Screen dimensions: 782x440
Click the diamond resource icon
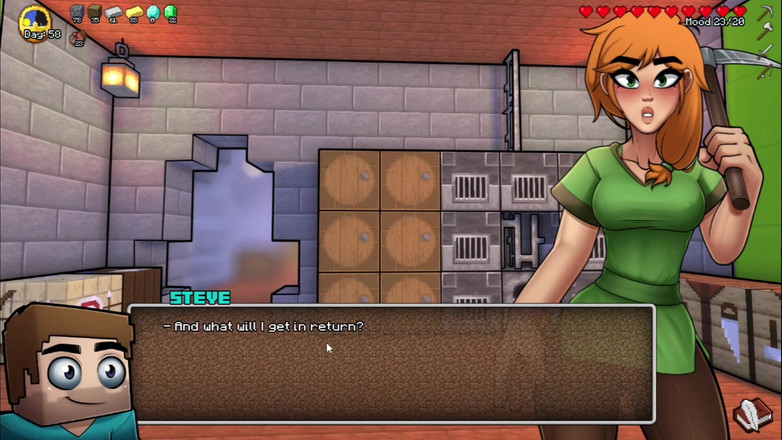click(x=152, y=13)
